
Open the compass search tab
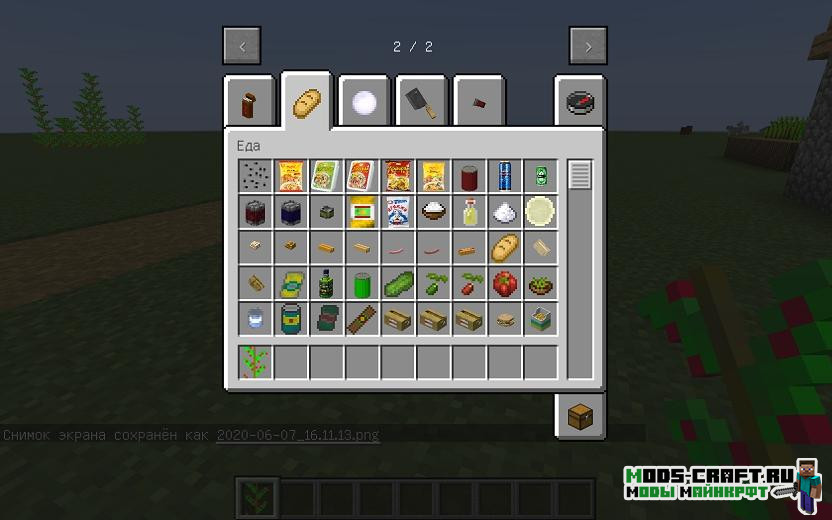point(580,101)
